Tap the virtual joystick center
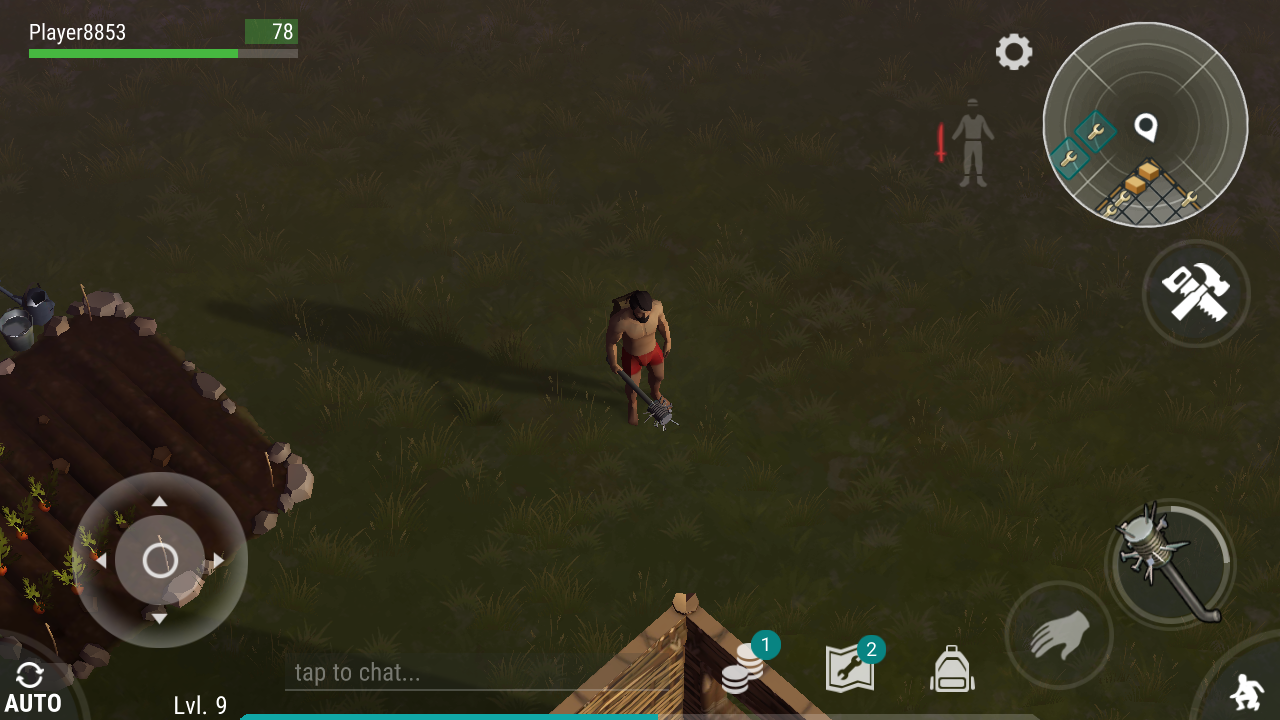 (x=160, y=560)
